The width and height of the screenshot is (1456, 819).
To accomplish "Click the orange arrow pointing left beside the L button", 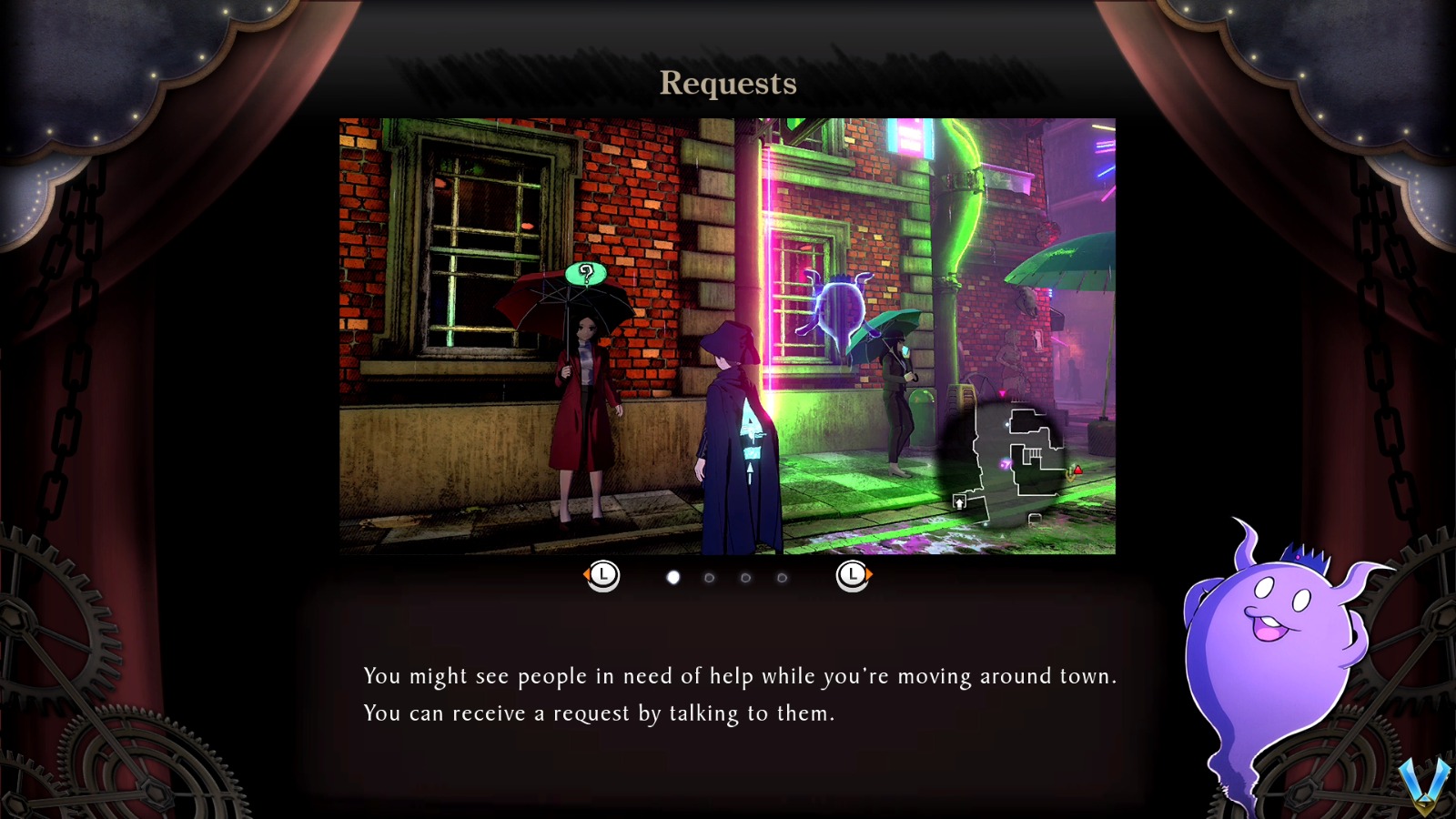I will tap(586, 573).
